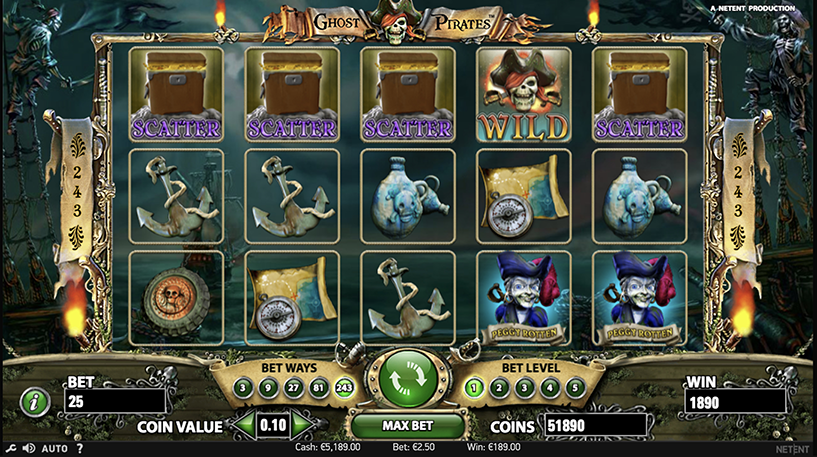
Task: Click the MAX BET button
Action: (407, 426)
